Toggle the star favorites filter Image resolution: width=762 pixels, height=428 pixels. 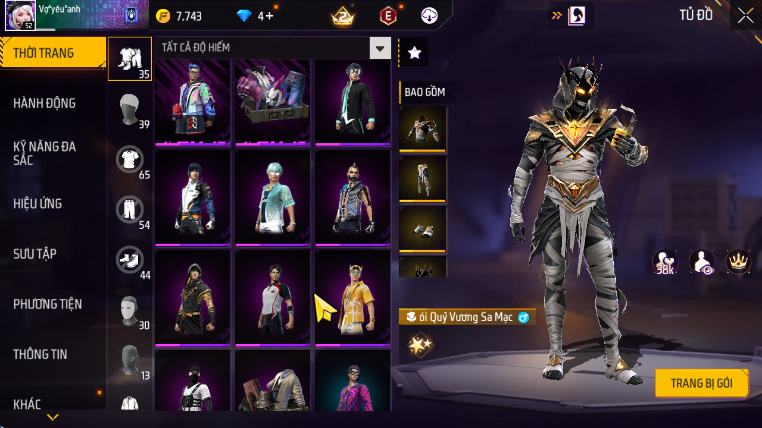pos(414,53)
